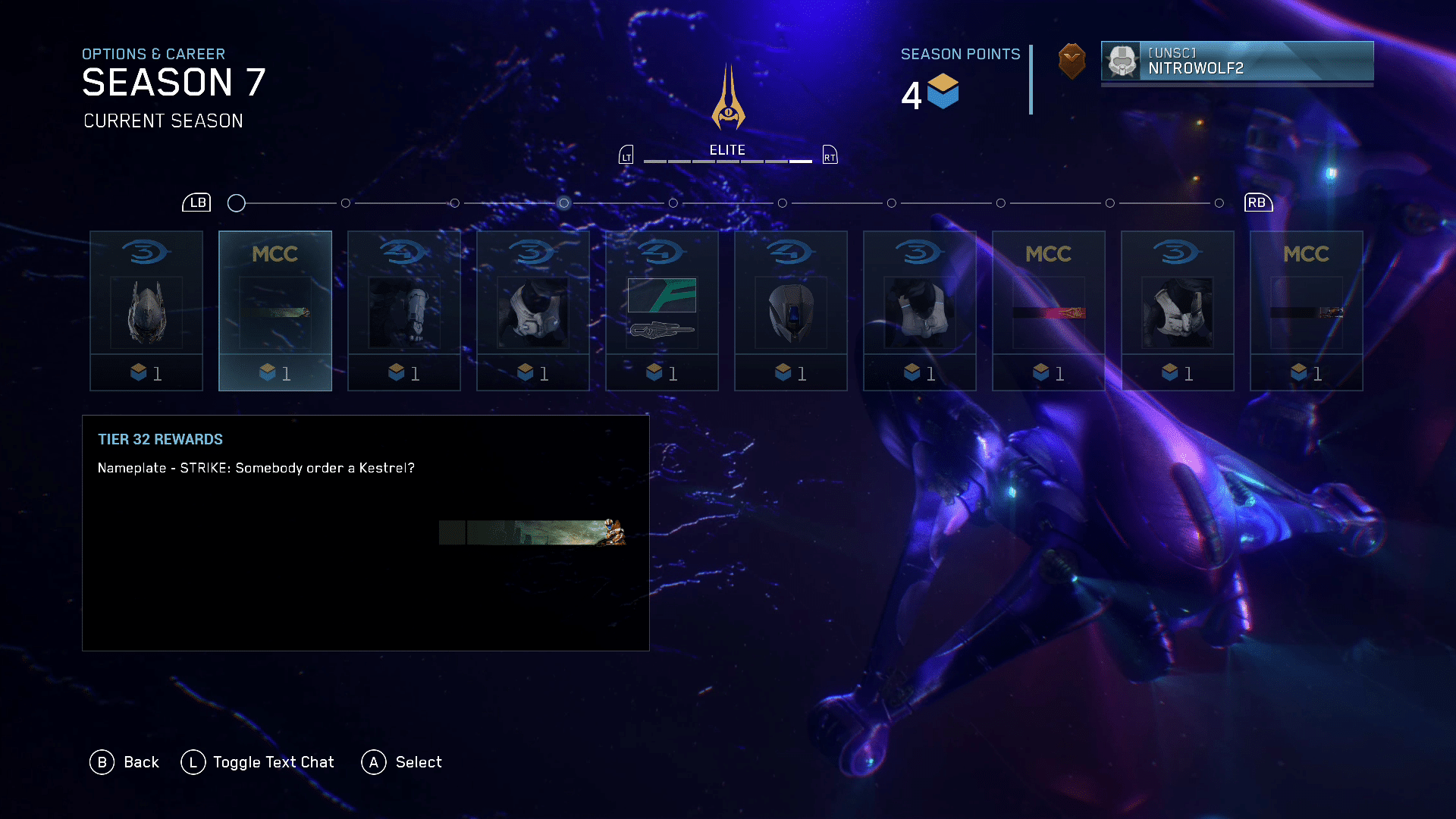Choose the red MCC nameplate reward tile
This screenshot has width=1456, height=819.
(1049, 311)
